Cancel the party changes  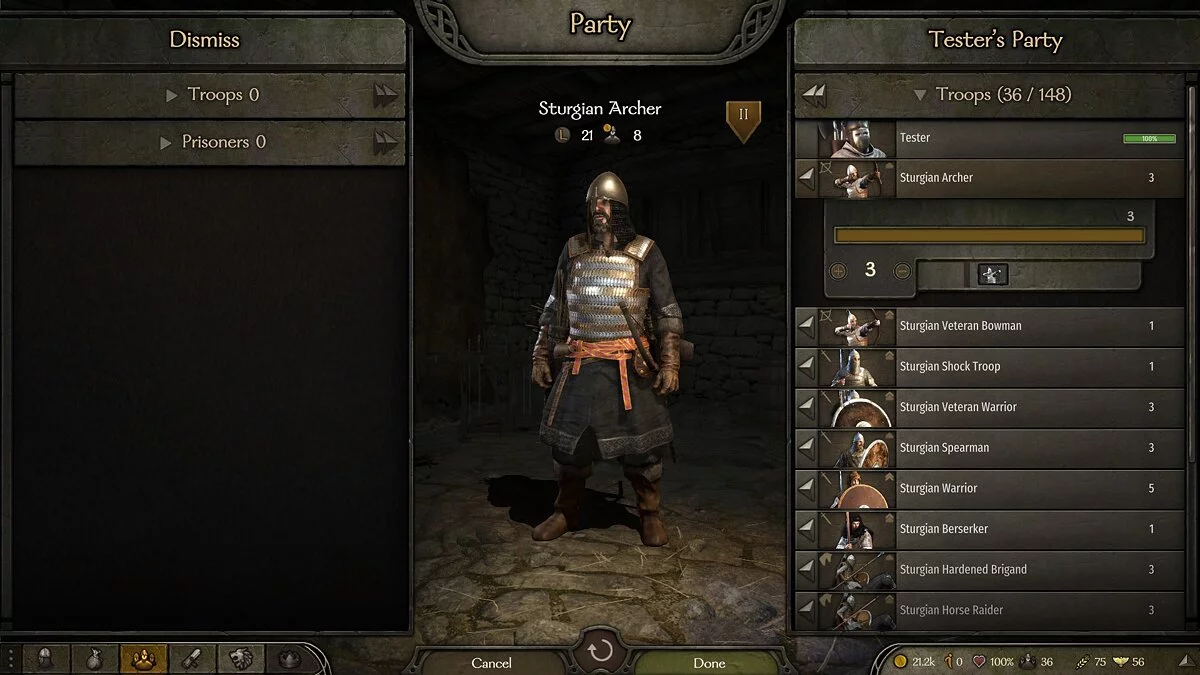[491, 662]
